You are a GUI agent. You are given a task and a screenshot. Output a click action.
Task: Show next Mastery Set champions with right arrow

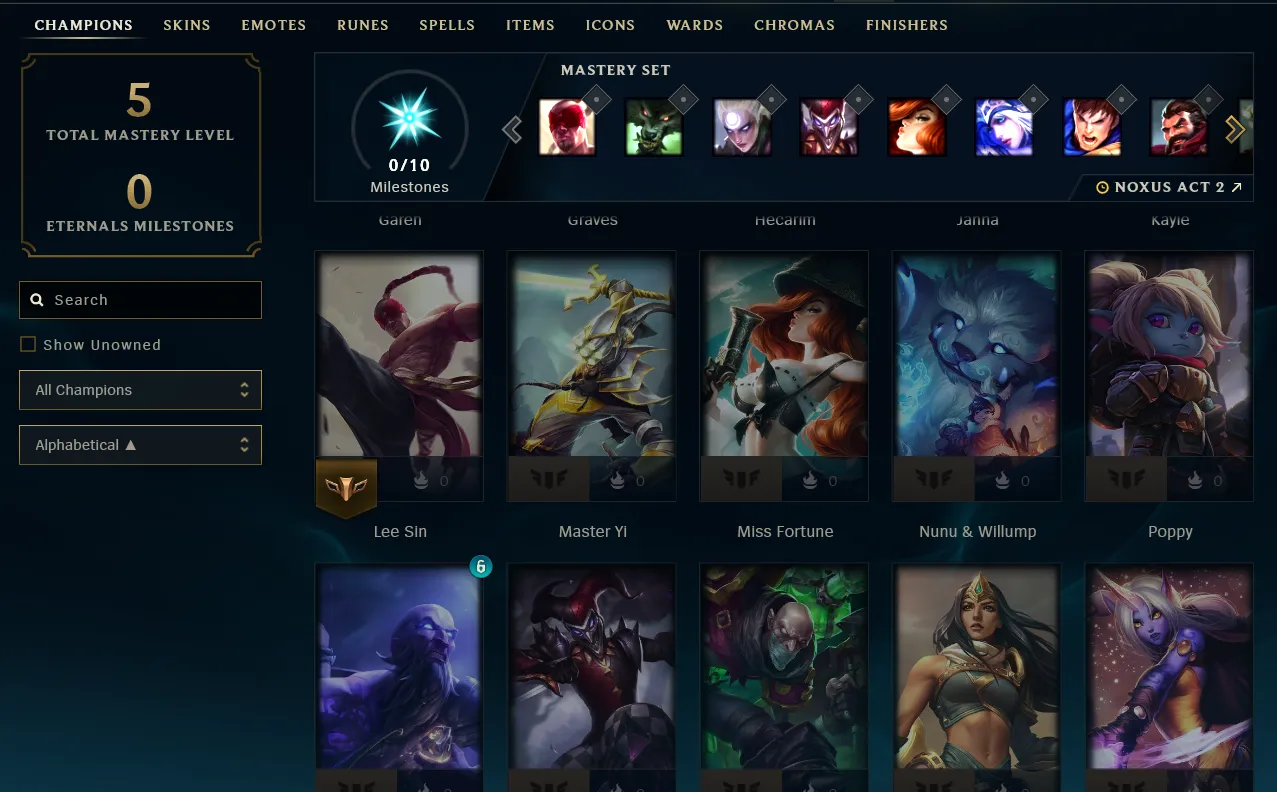1235,129
